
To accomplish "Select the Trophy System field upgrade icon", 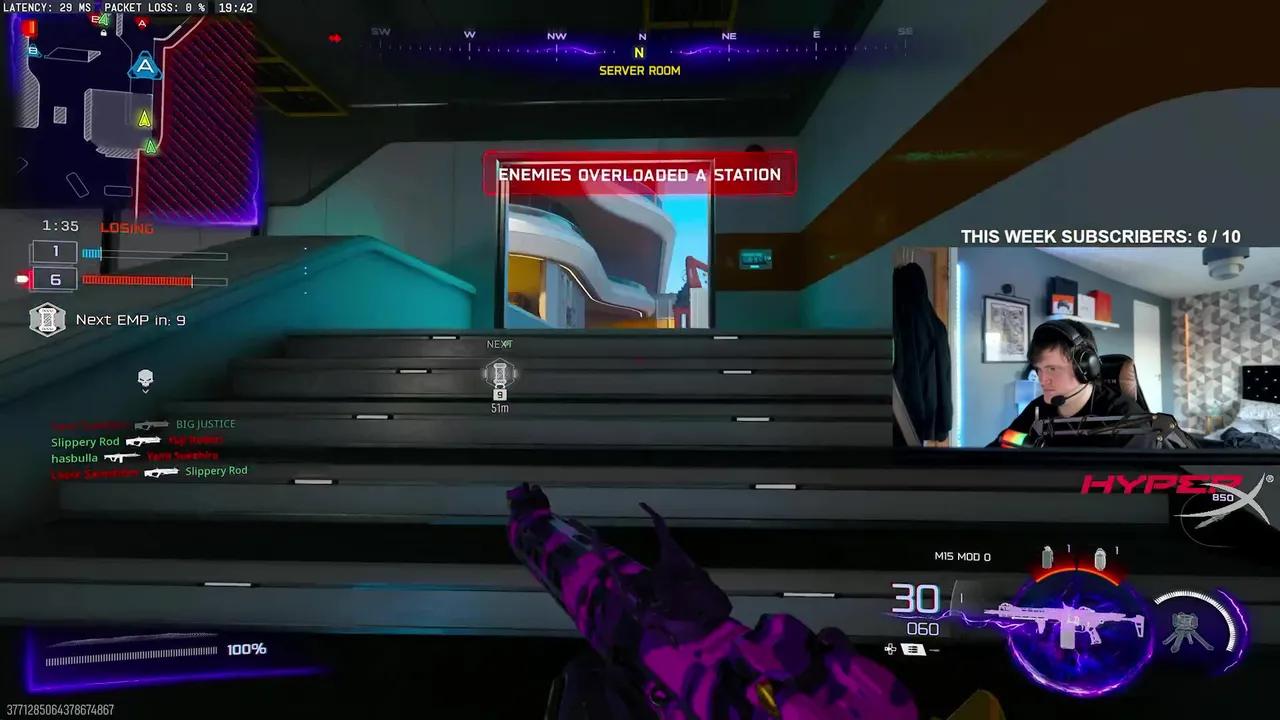I will coord(1185,628).
